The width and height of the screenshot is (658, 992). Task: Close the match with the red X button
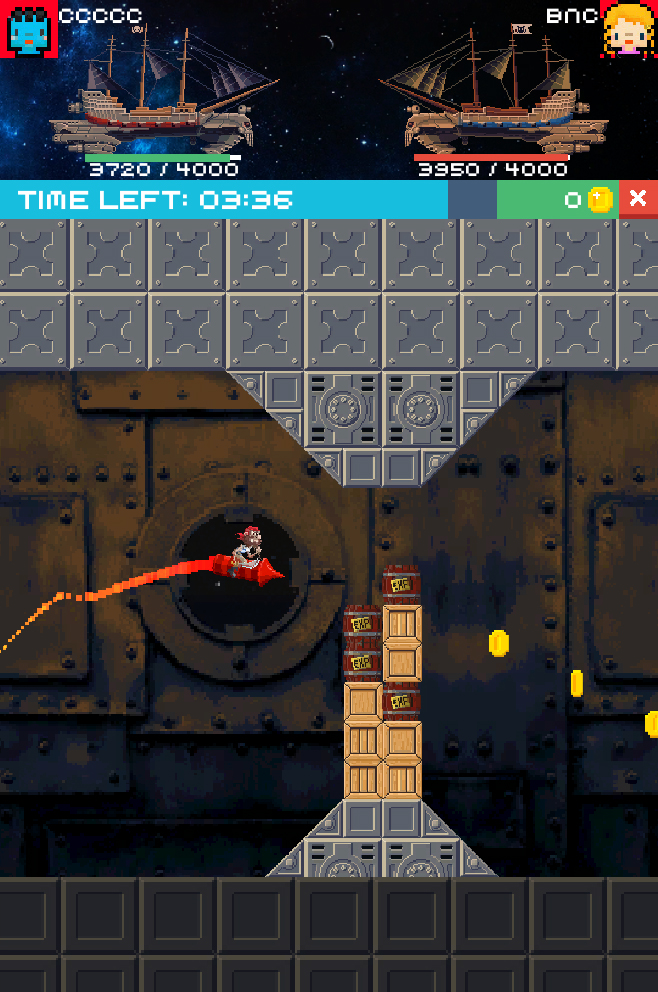pos(638,199)
